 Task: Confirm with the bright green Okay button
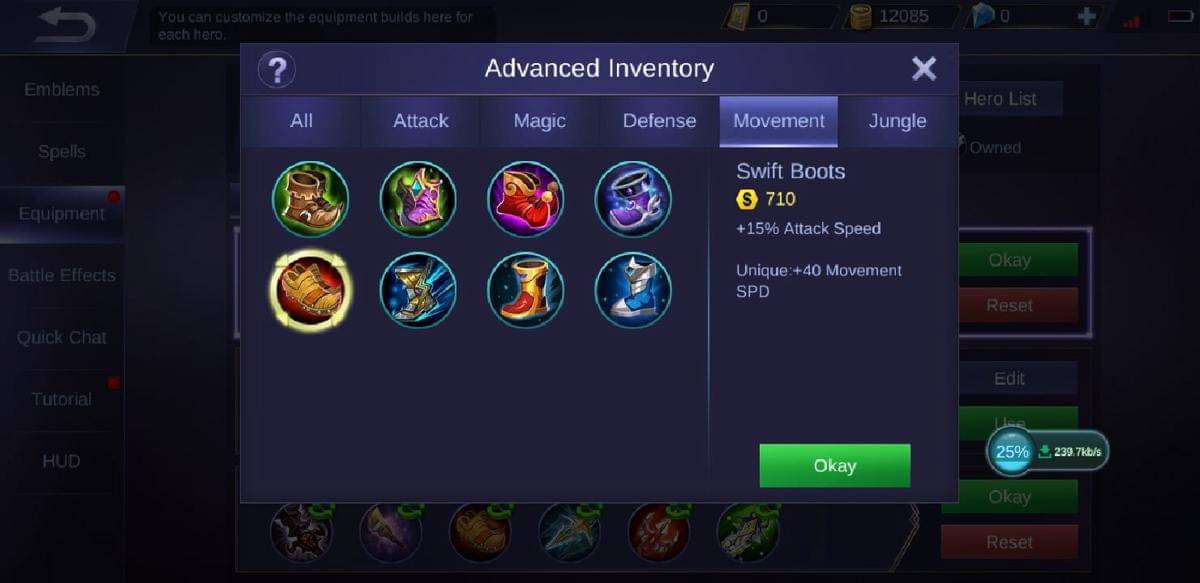(x=834, y=466)
